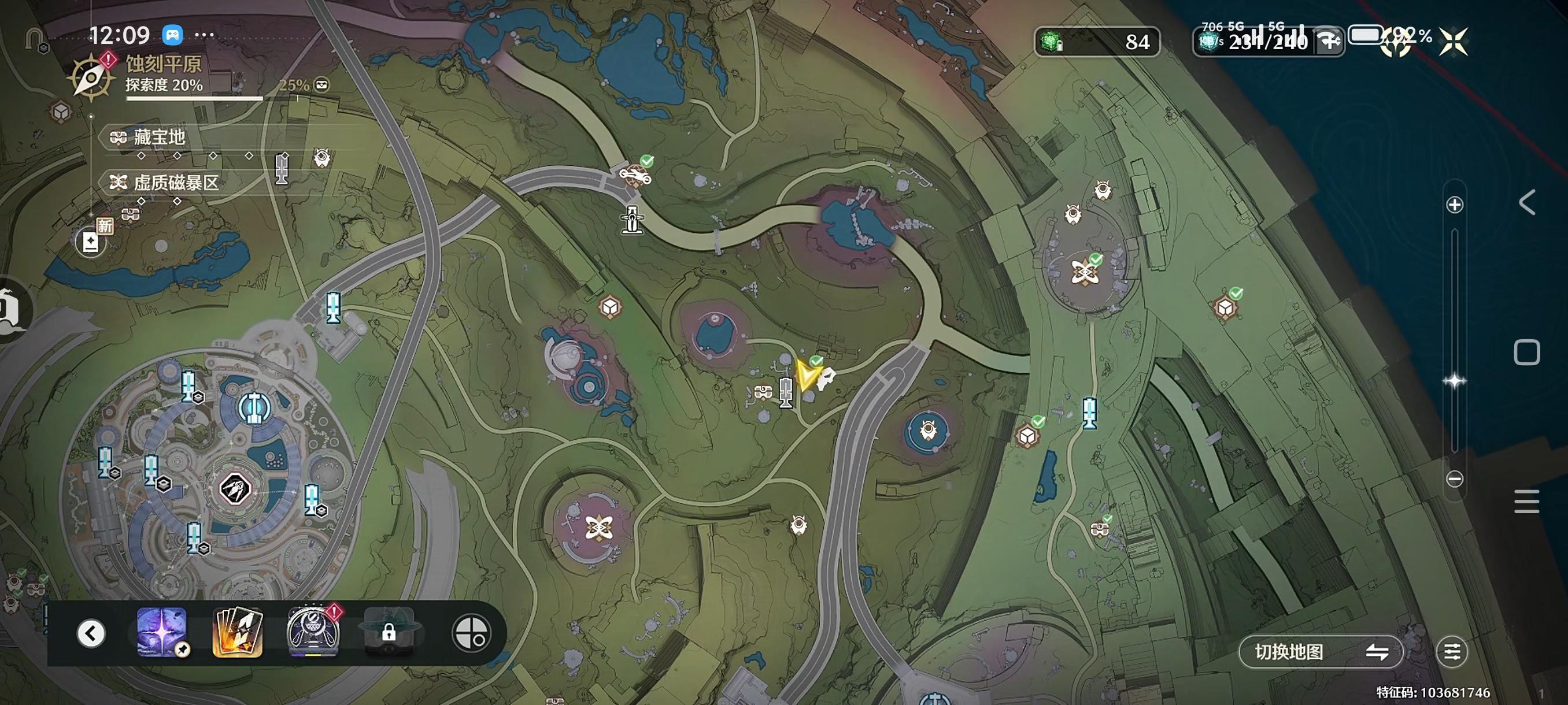The height and width of the screenshot is (705, 1568).
Task: Tap the phone's back navigation arrow
Action: 1526,203
